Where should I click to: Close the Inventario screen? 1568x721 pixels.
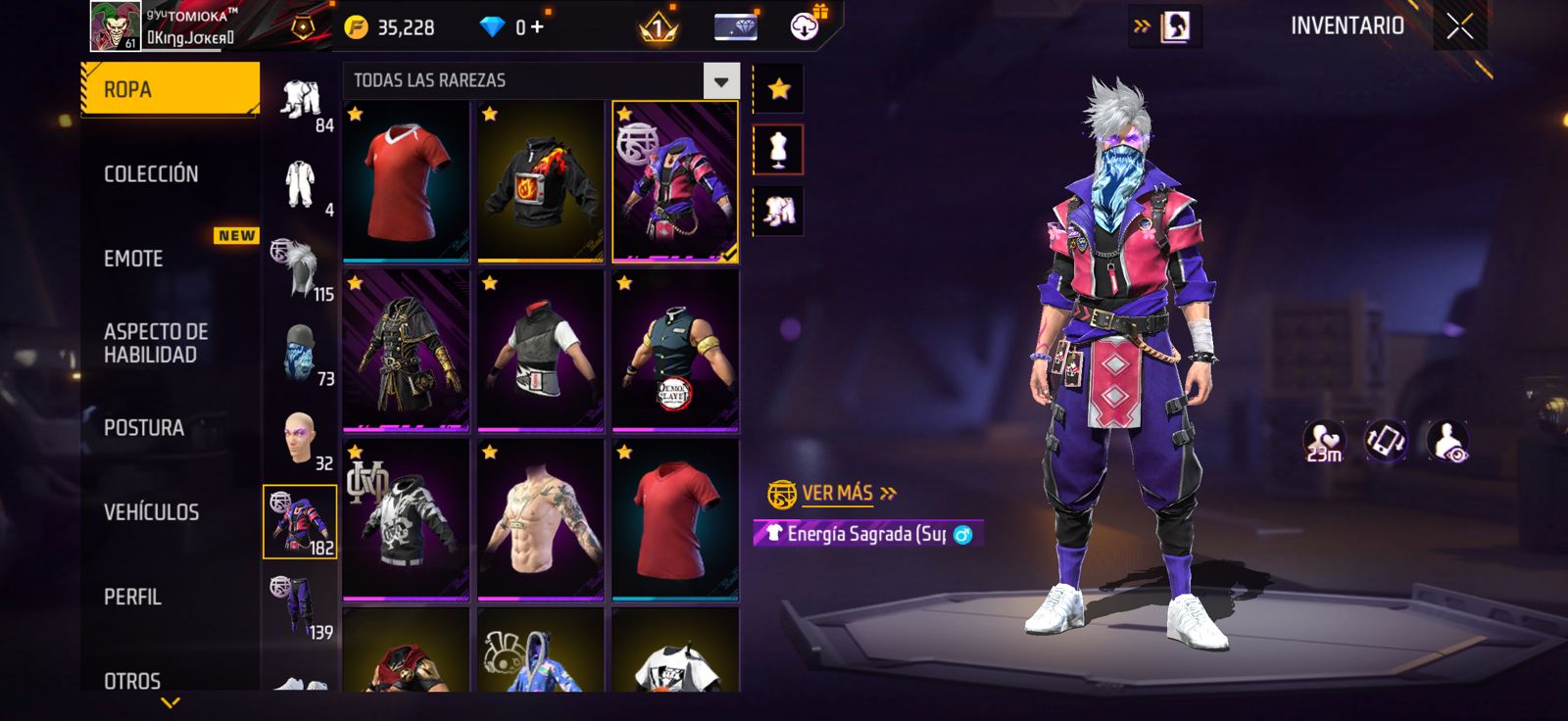[x=1459, y=27]
